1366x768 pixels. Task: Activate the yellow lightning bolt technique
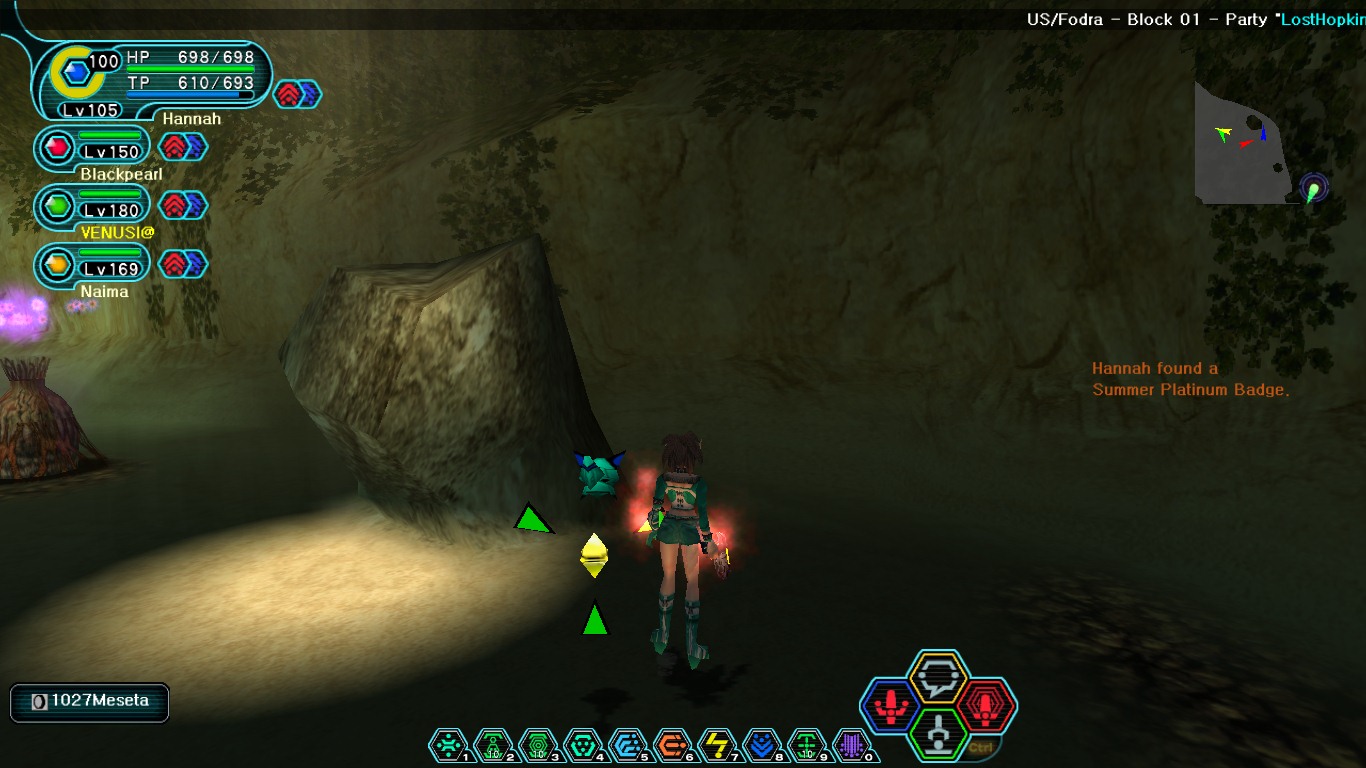pos(718,744)
